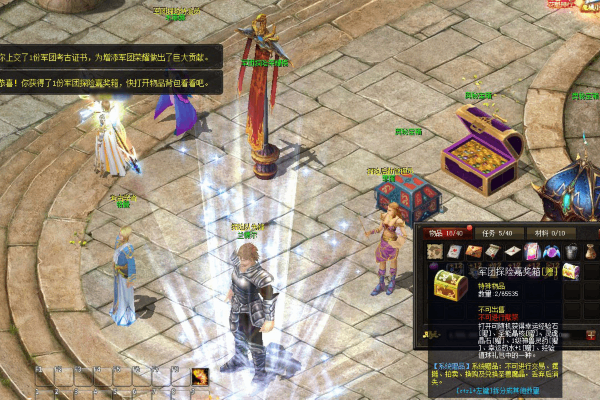Select the dark bucket item slot

569,251
